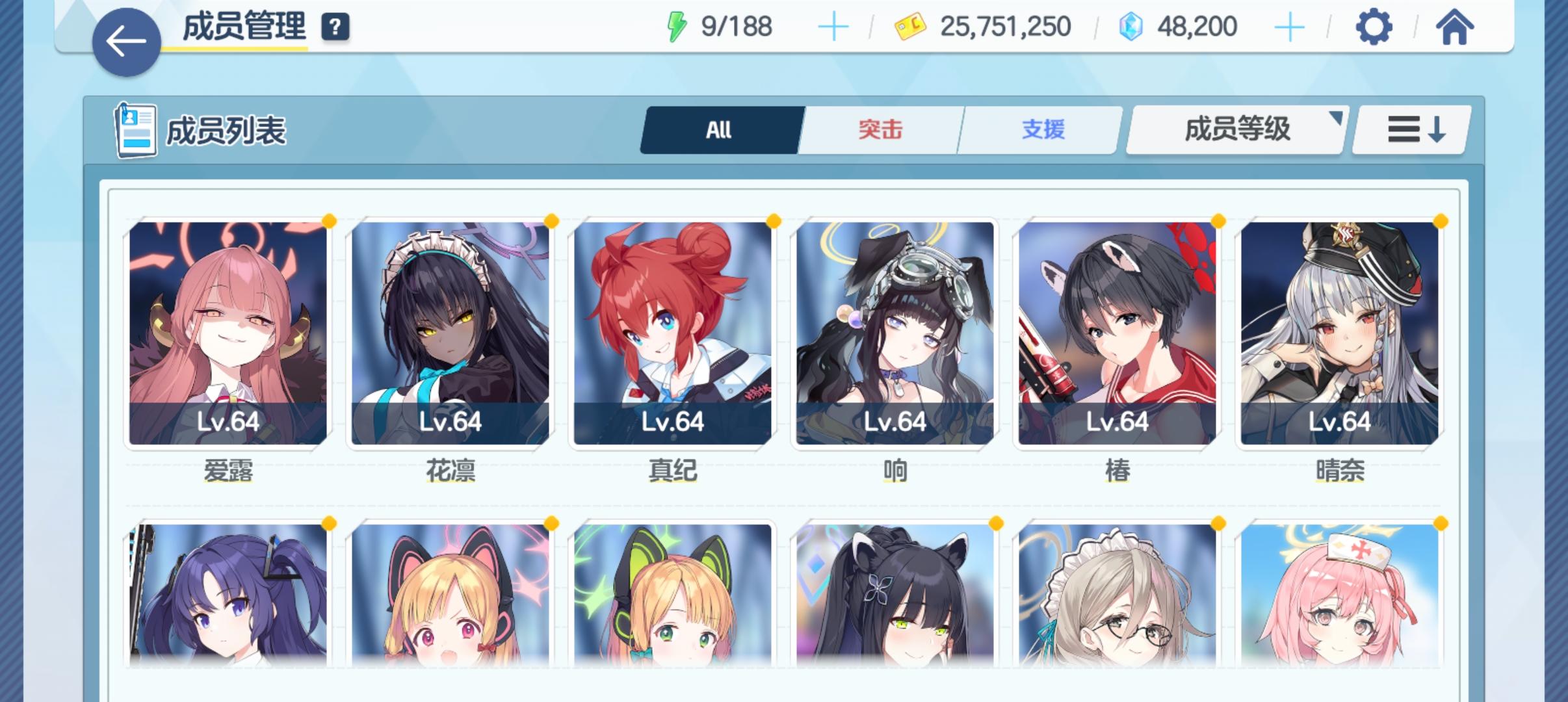
Task: Click the plus button beside pyroxene amount
Action: coord(1289,26)
